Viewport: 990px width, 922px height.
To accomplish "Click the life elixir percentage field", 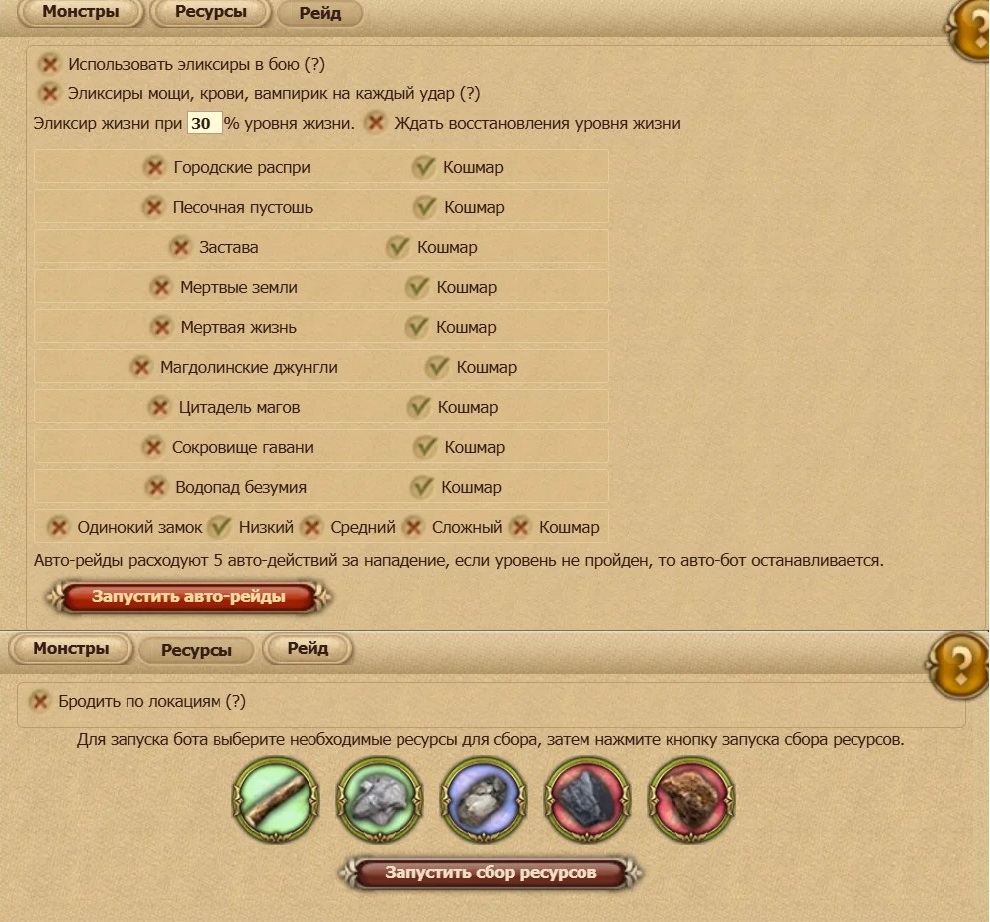I will 204,124.
